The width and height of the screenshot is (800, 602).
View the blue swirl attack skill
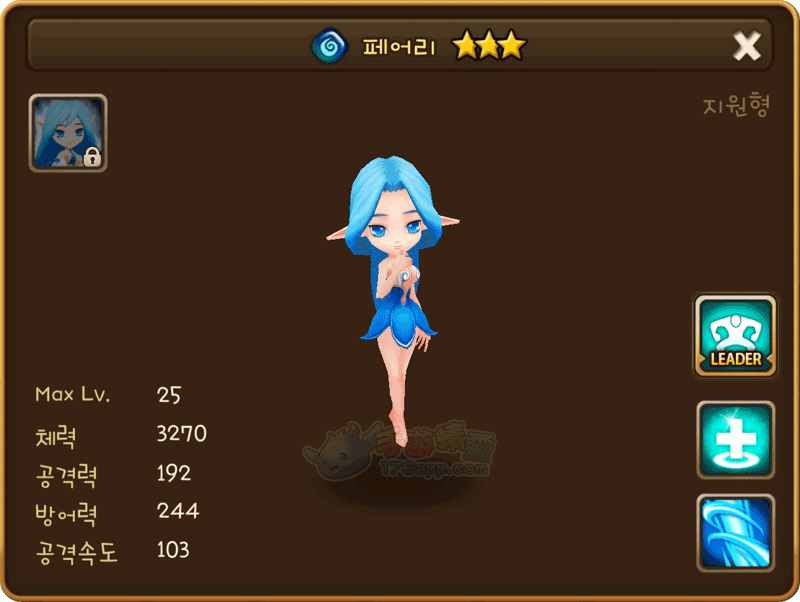coord(735,532)
